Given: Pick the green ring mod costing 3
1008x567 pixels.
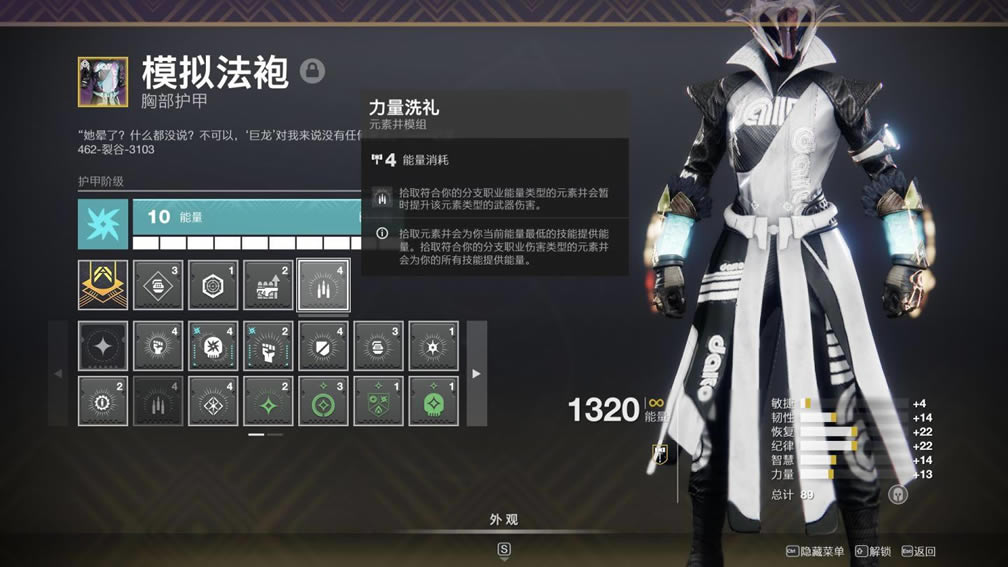Looking at the screenshot, I should [x=323, y=401].
